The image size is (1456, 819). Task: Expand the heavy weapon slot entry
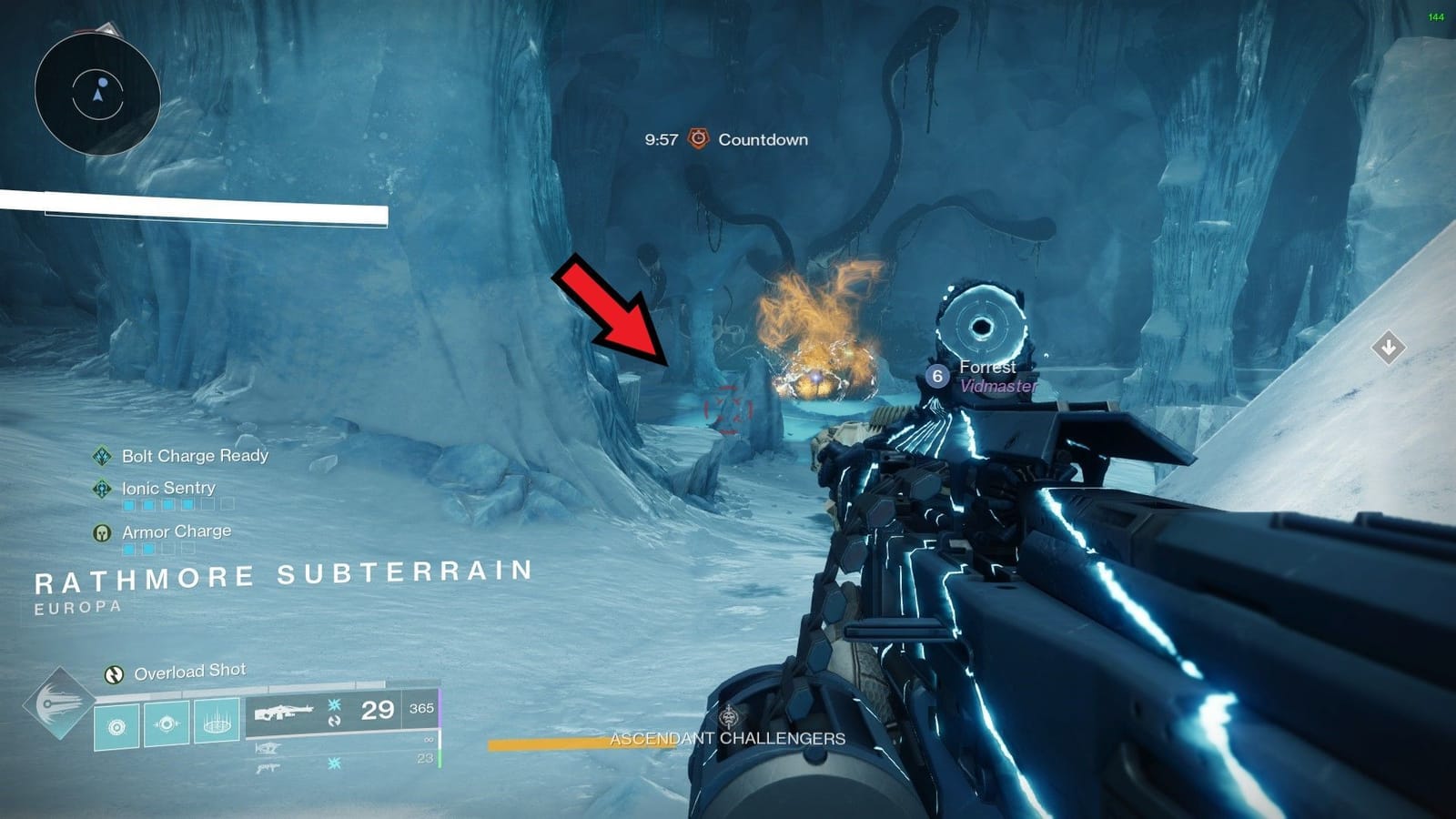point(268,767)
